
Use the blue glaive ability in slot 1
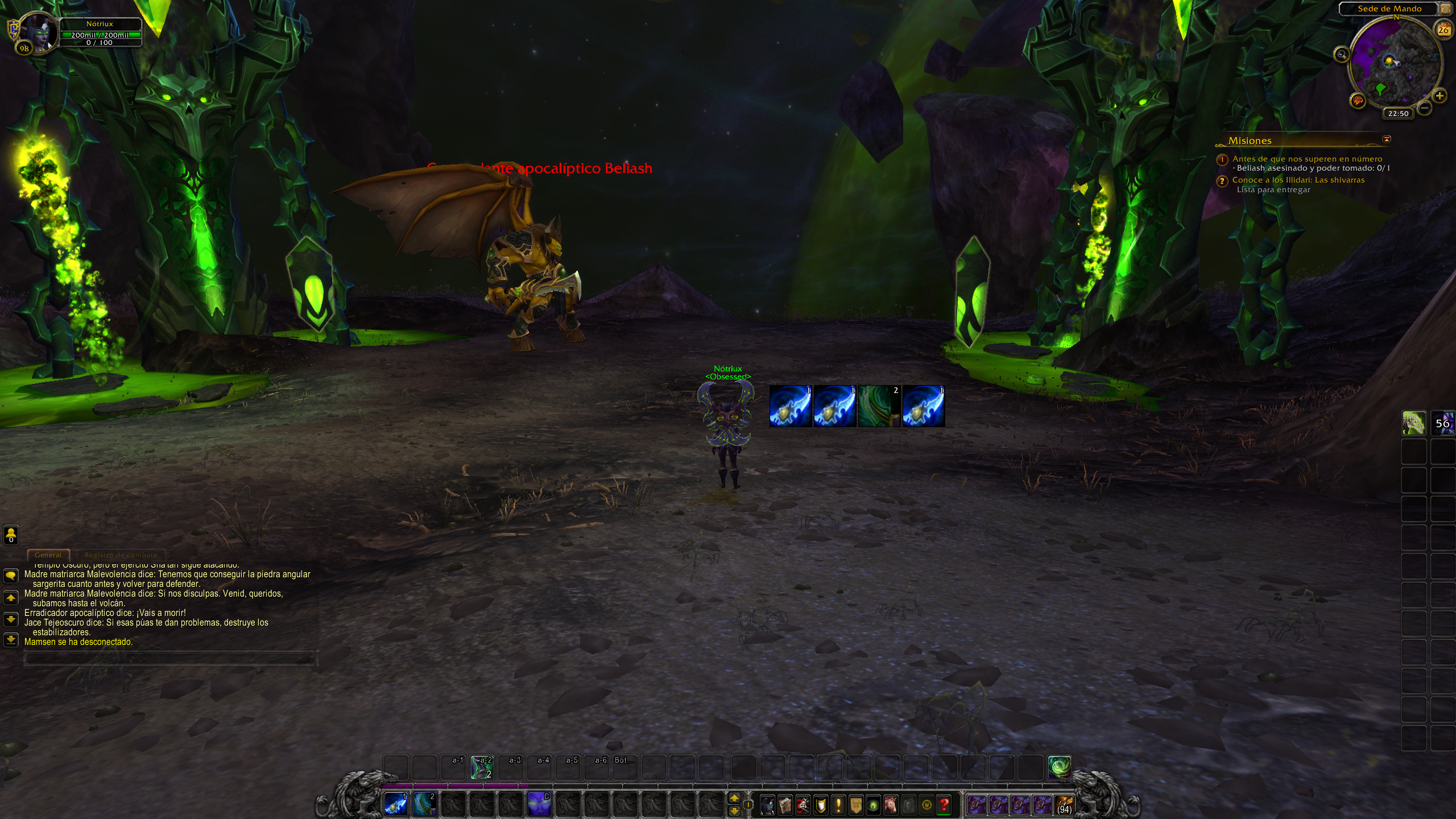coord(396,804)
